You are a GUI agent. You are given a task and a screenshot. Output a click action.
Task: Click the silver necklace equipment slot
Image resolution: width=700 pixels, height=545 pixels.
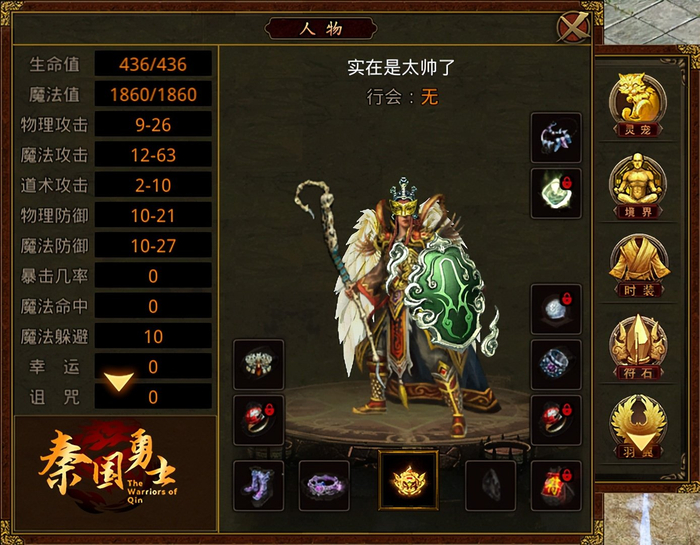tap(556, 137)
